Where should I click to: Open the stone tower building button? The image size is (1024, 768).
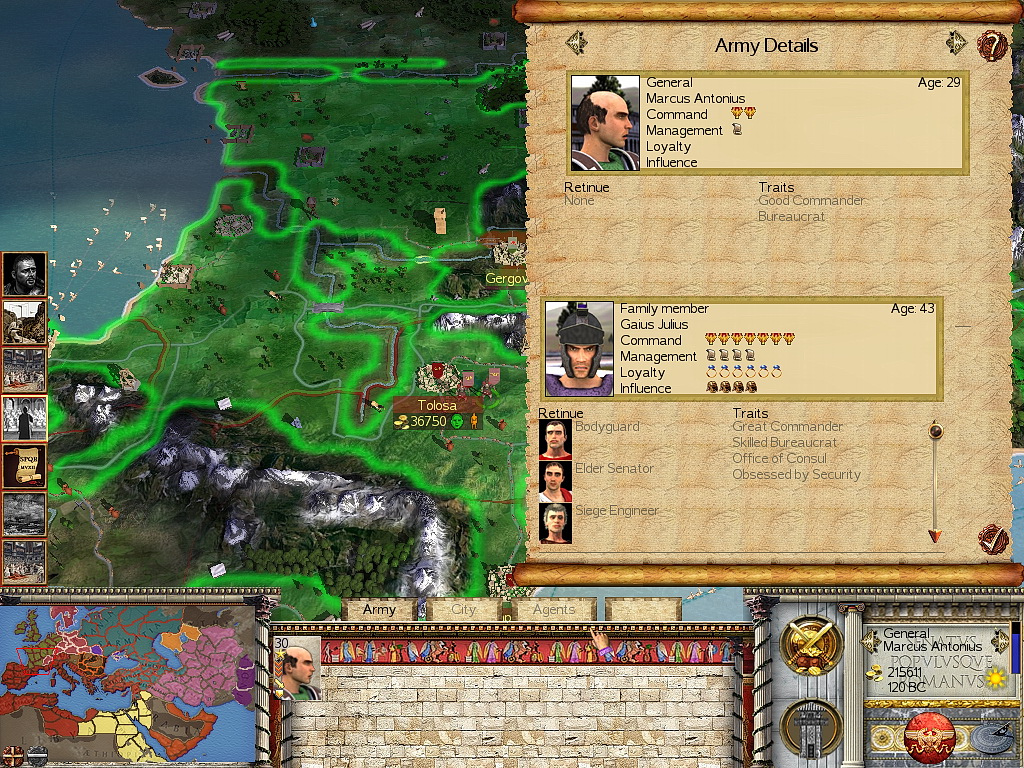click(x=810, y=727)
